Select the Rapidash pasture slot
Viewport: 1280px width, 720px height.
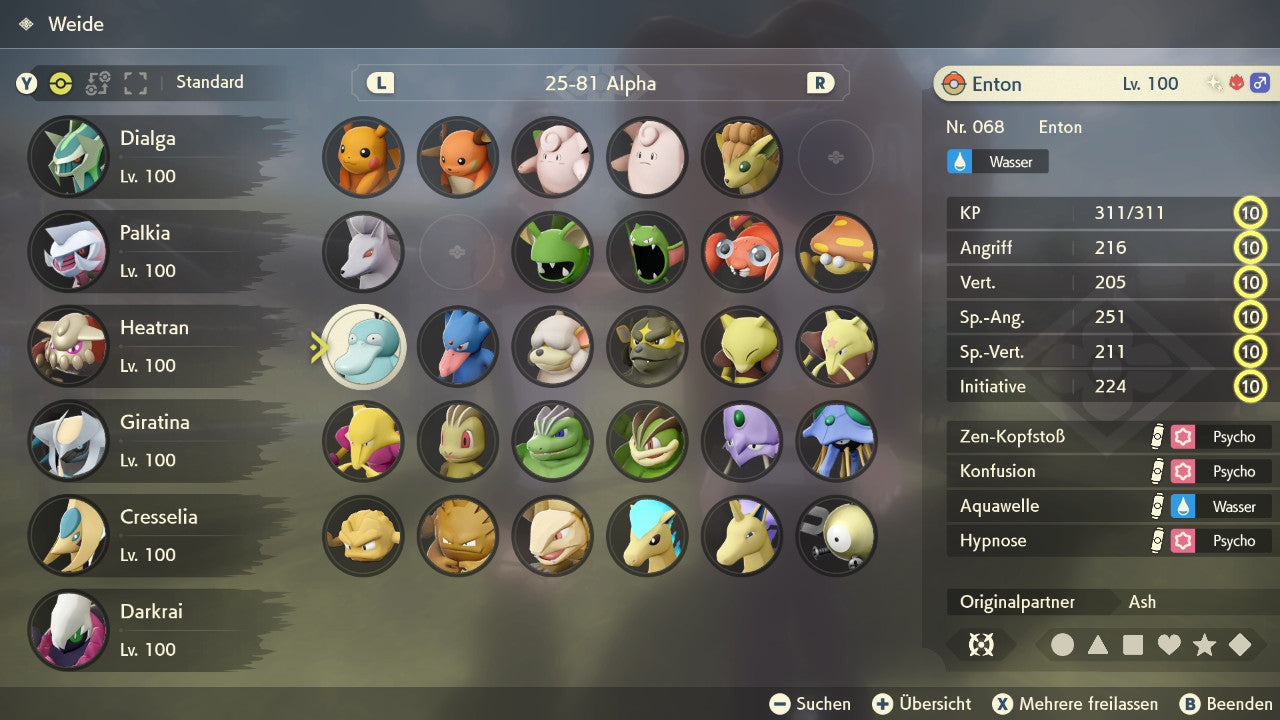pyautogui.click(x=742, y=536)
